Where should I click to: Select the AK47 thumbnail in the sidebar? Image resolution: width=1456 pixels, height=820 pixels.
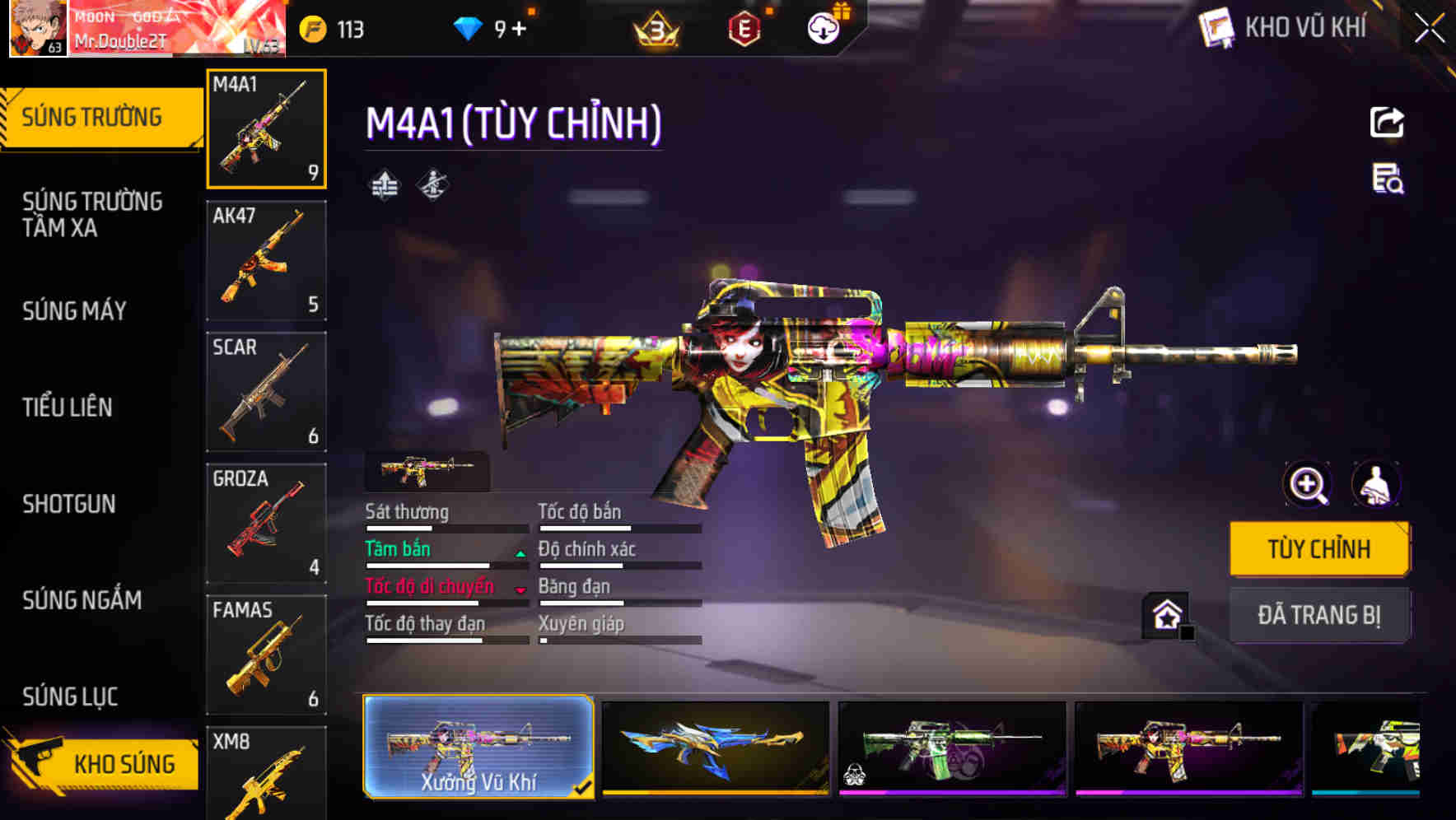[265, 260]
